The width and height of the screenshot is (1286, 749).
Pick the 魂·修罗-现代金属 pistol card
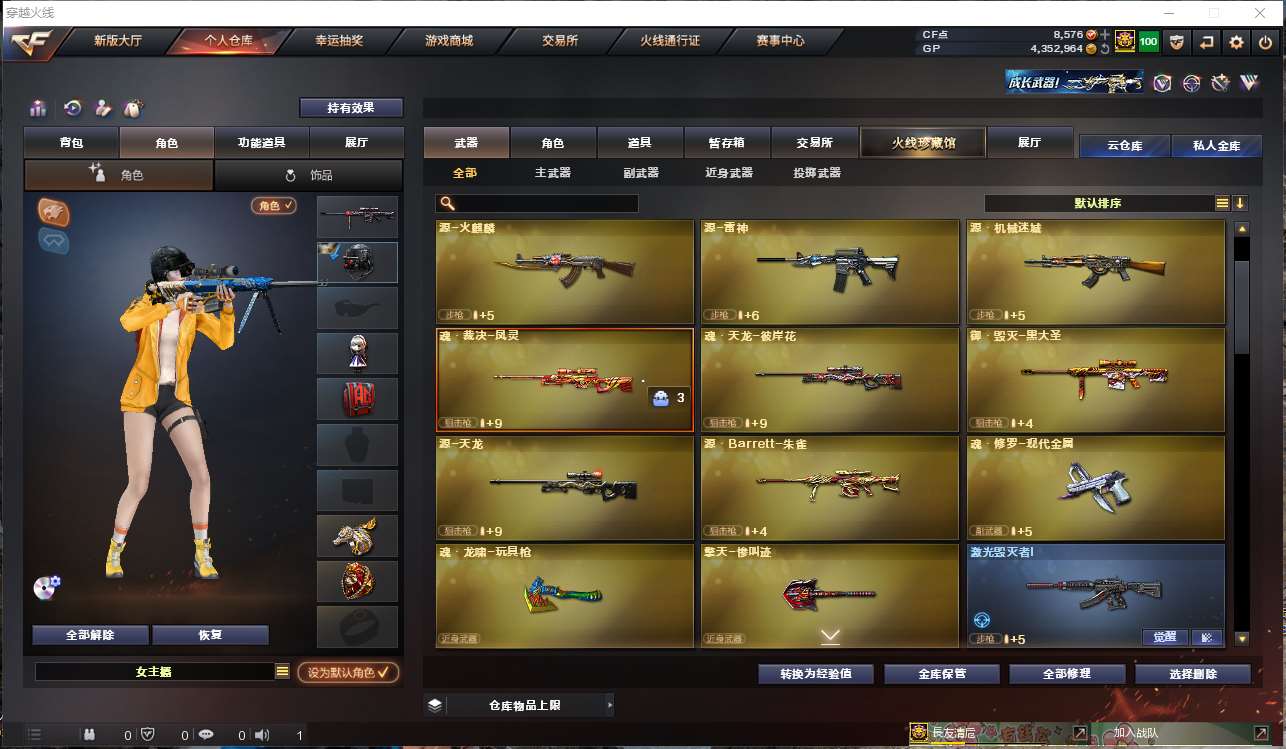click(1095, 487)
